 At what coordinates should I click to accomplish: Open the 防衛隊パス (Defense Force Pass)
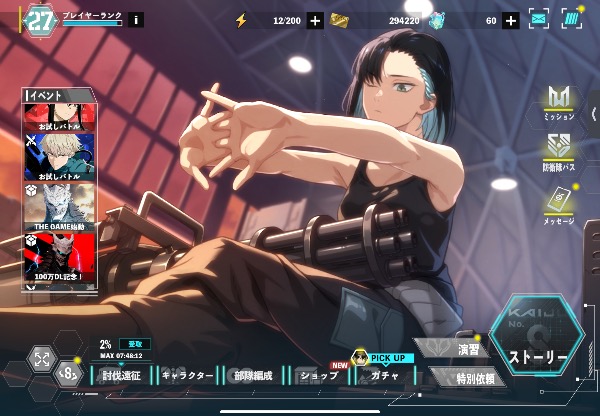pos(559,151)
